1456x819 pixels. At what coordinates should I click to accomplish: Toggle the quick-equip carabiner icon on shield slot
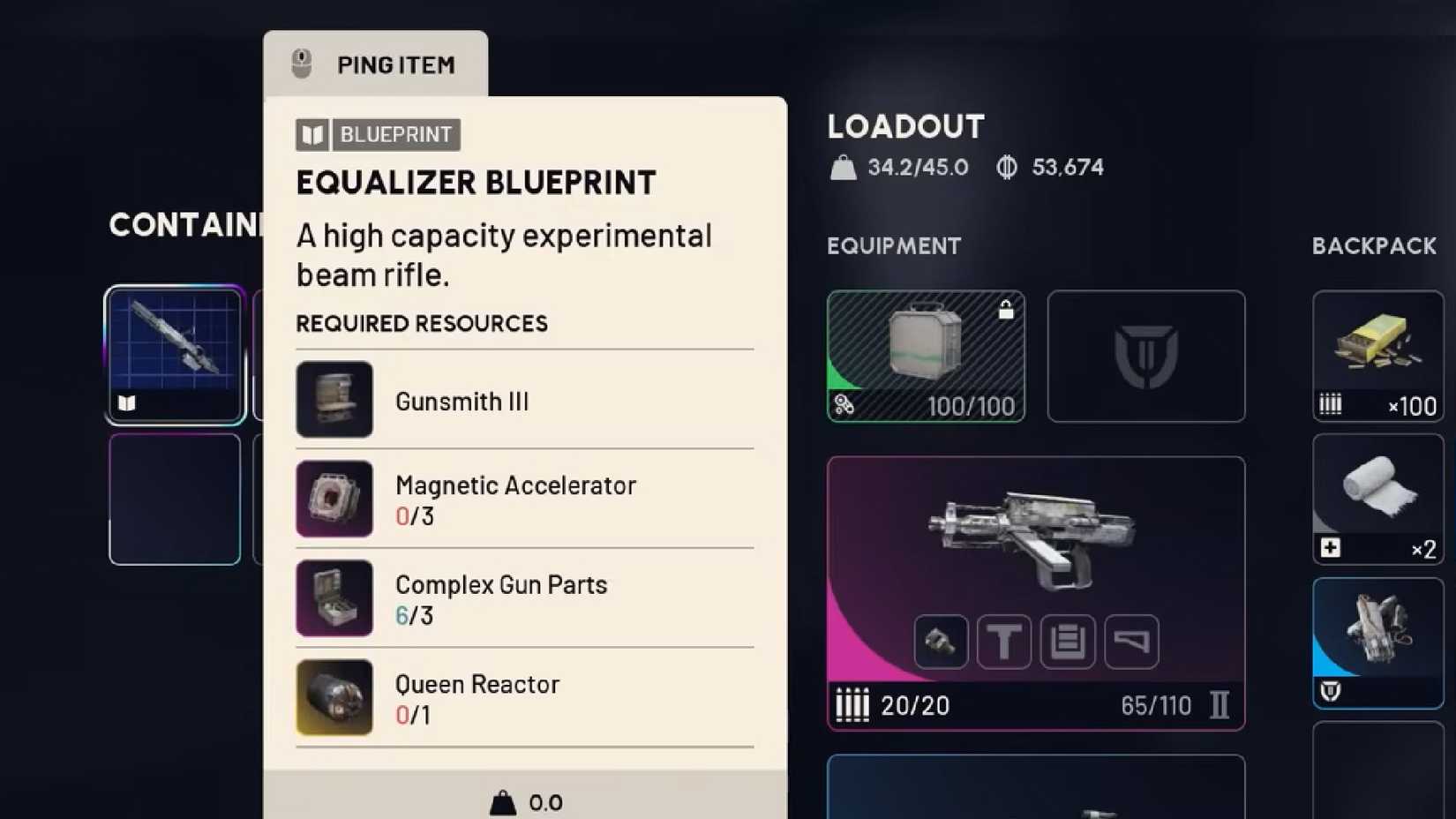coord(844,407)
